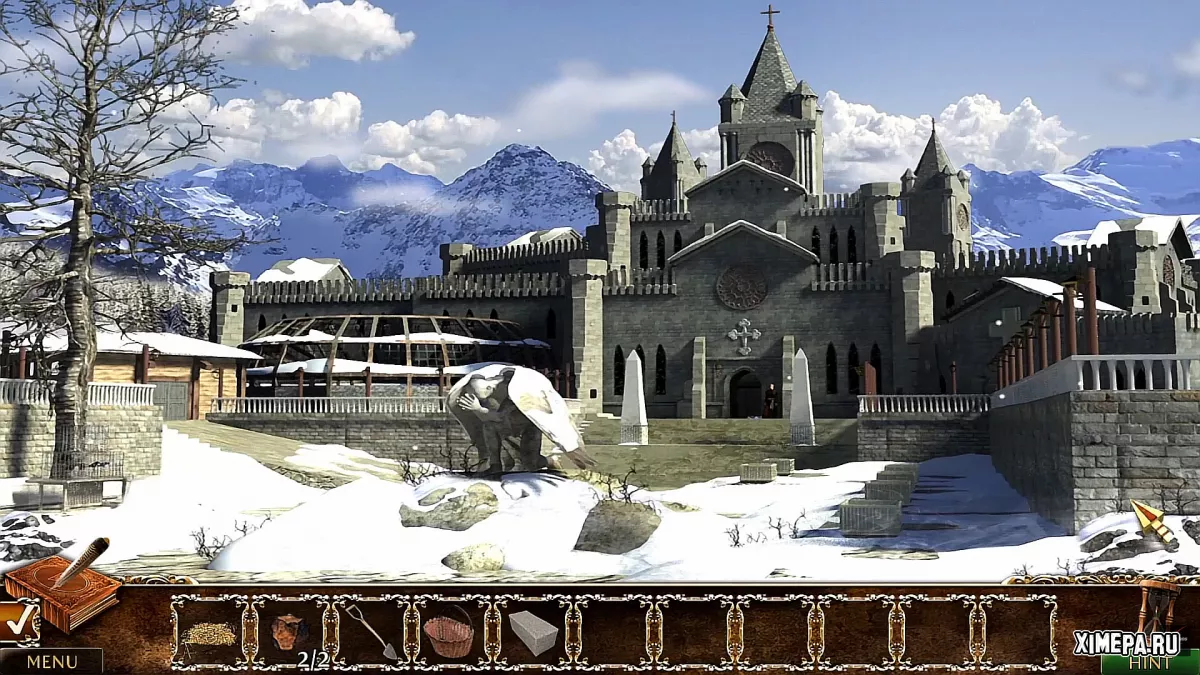The width and height of the screenshot is (1200, 675).
Task: Pick the shovel from inventory
Action: (372, 631)
